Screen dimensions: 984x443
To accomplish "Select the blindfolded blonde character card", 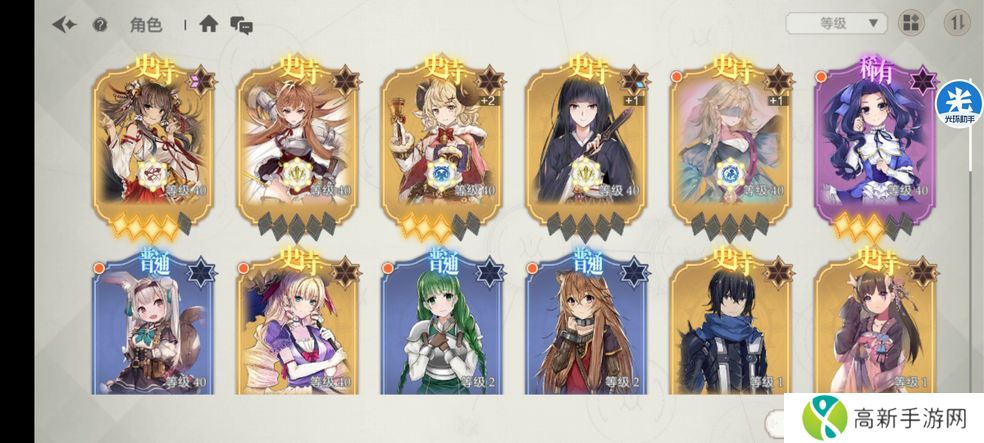I will [729, 140].
